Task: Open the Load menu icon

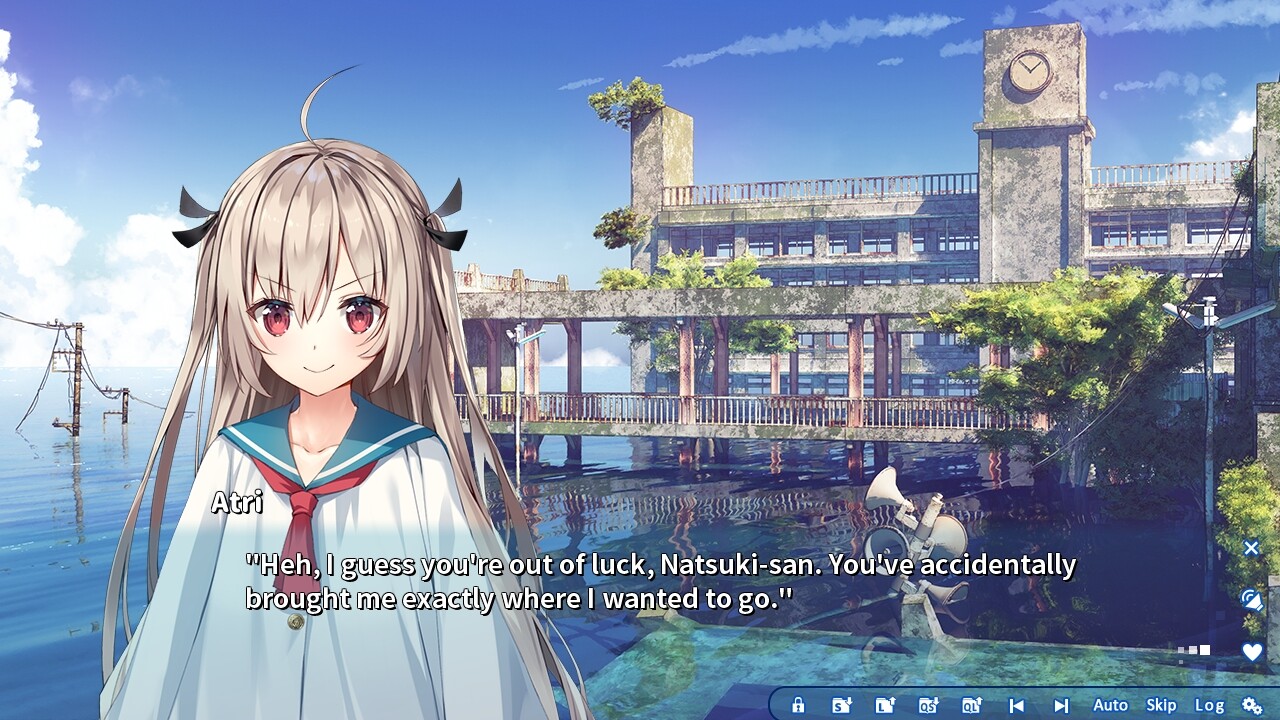Action: click(885, 705)
